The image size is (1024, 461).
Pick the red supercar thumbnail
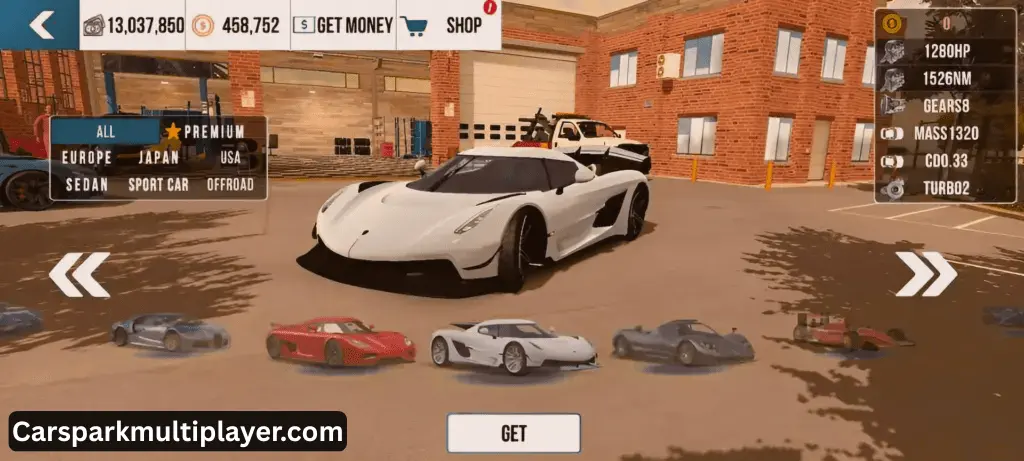(340, 341)
